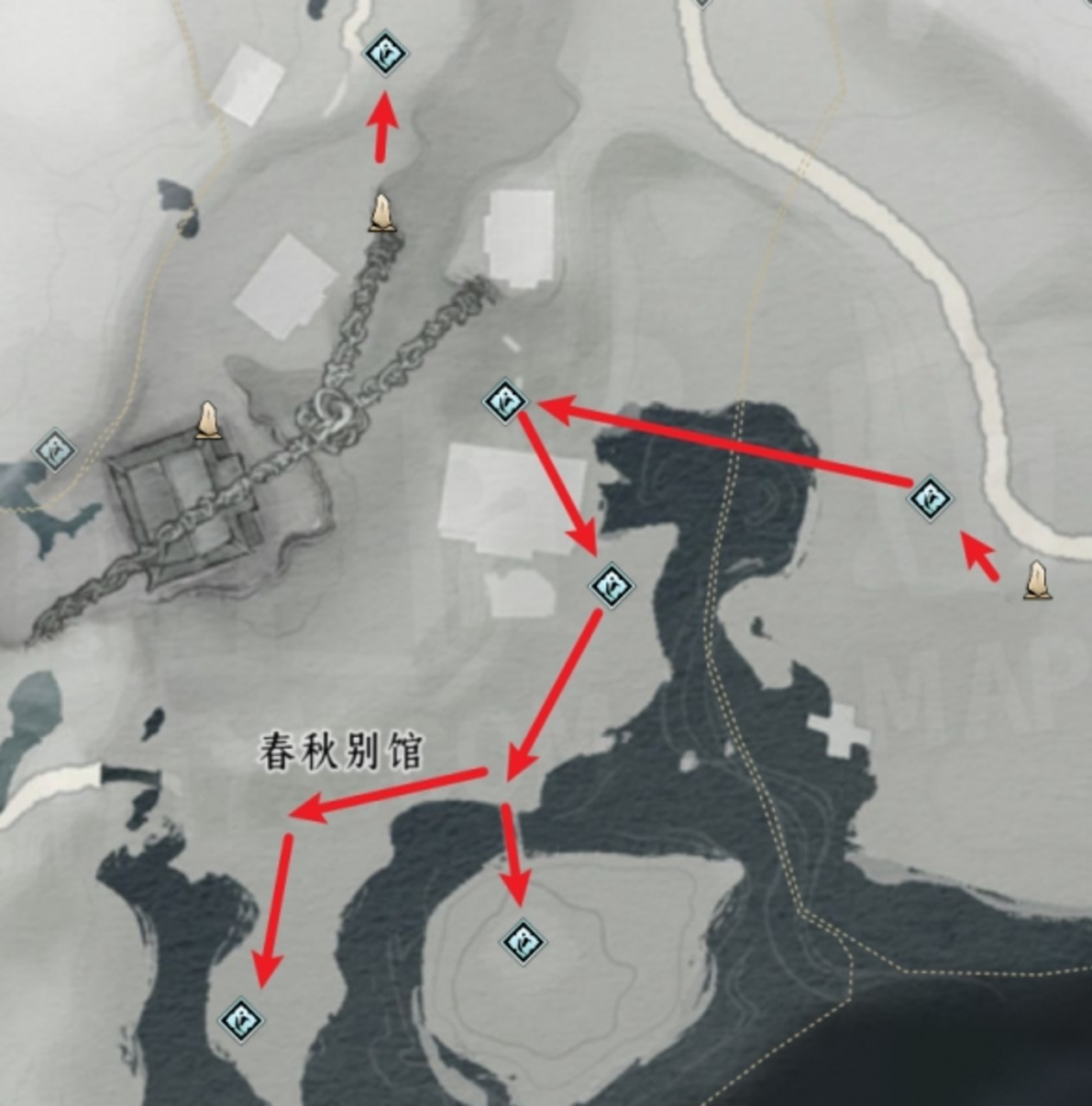The image size is (1092, 1106).
Task: Choose the faded diamond marker left of the fortress
Action: 54,450
